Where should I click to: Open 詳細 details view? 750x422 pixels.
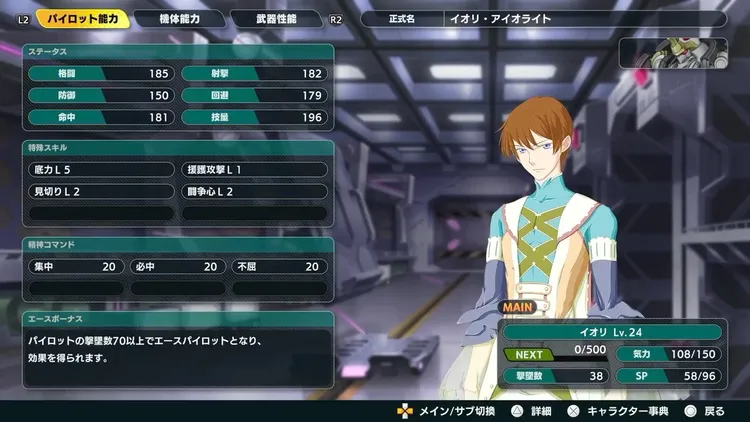click(x=534, y=410)
